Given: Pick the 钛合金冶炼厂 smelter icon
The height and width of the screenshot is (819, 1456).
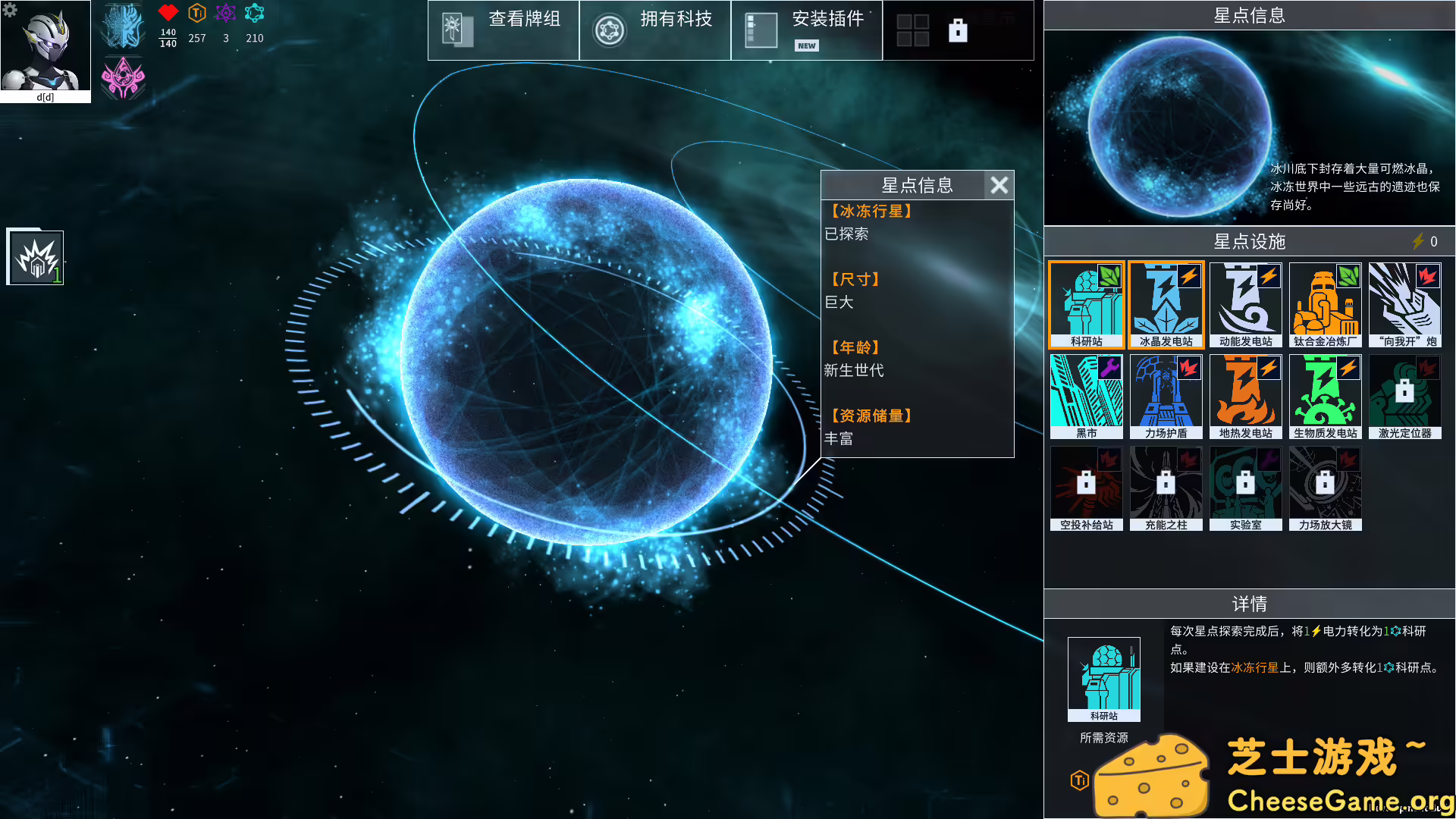Looking at the screenshot, I should point(1325,303).
